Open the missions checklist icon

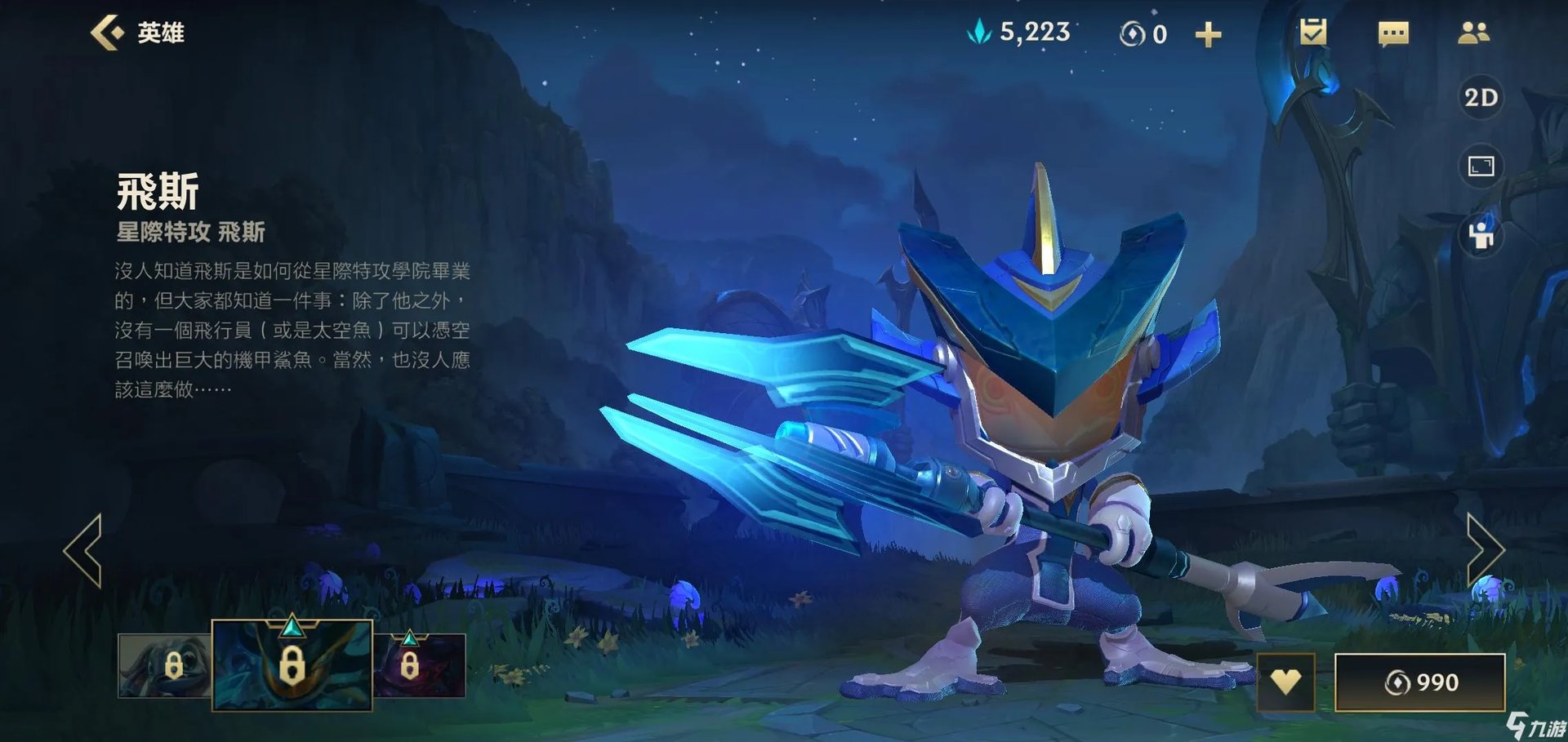1313,33
